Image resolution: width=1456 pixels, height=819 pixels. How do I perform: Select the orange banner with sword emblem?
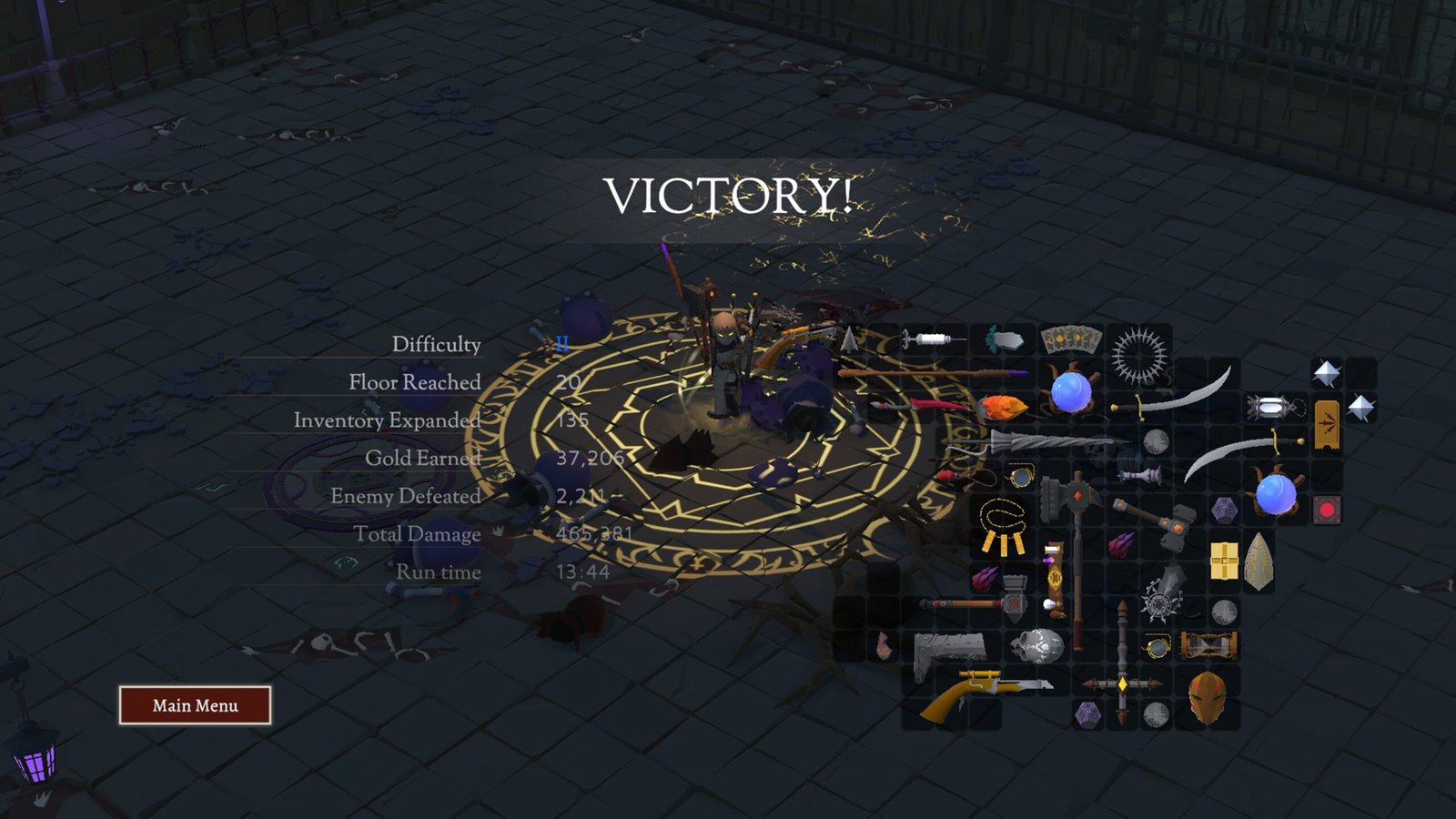coord(1327,424)
